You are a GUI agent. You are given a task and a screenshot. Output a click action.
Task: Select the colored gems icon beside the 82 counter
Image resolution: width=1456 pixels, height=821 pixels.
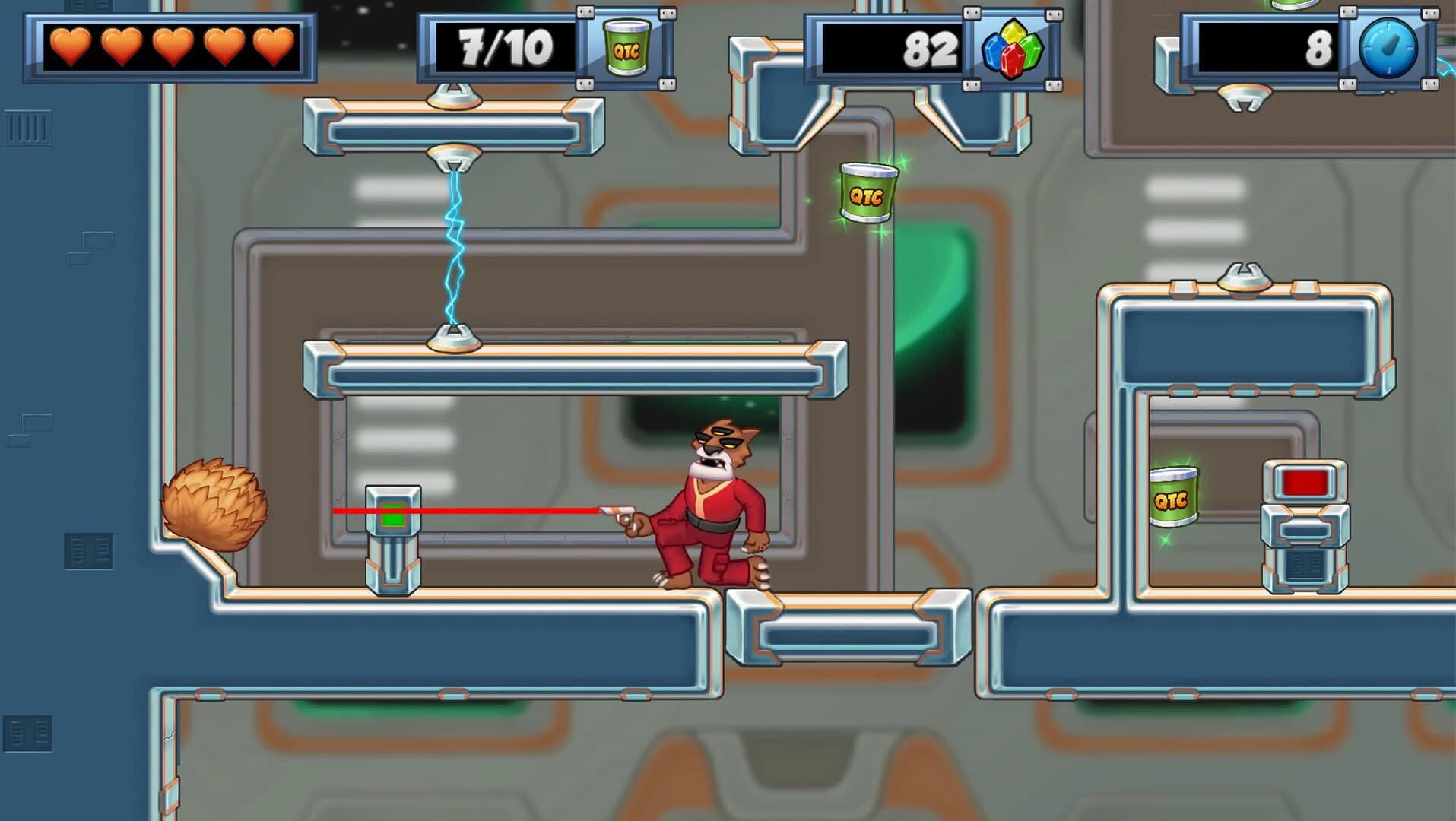[x=1011, y=49]
